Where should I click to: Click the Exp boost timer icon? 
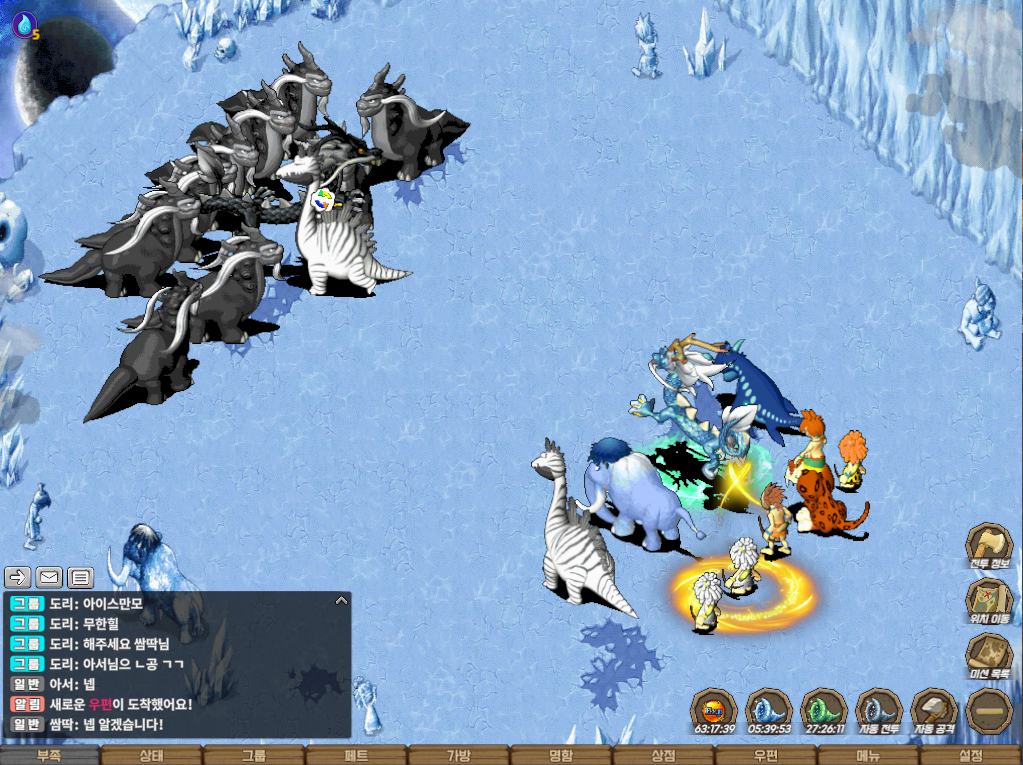click(x=714, y=712)
